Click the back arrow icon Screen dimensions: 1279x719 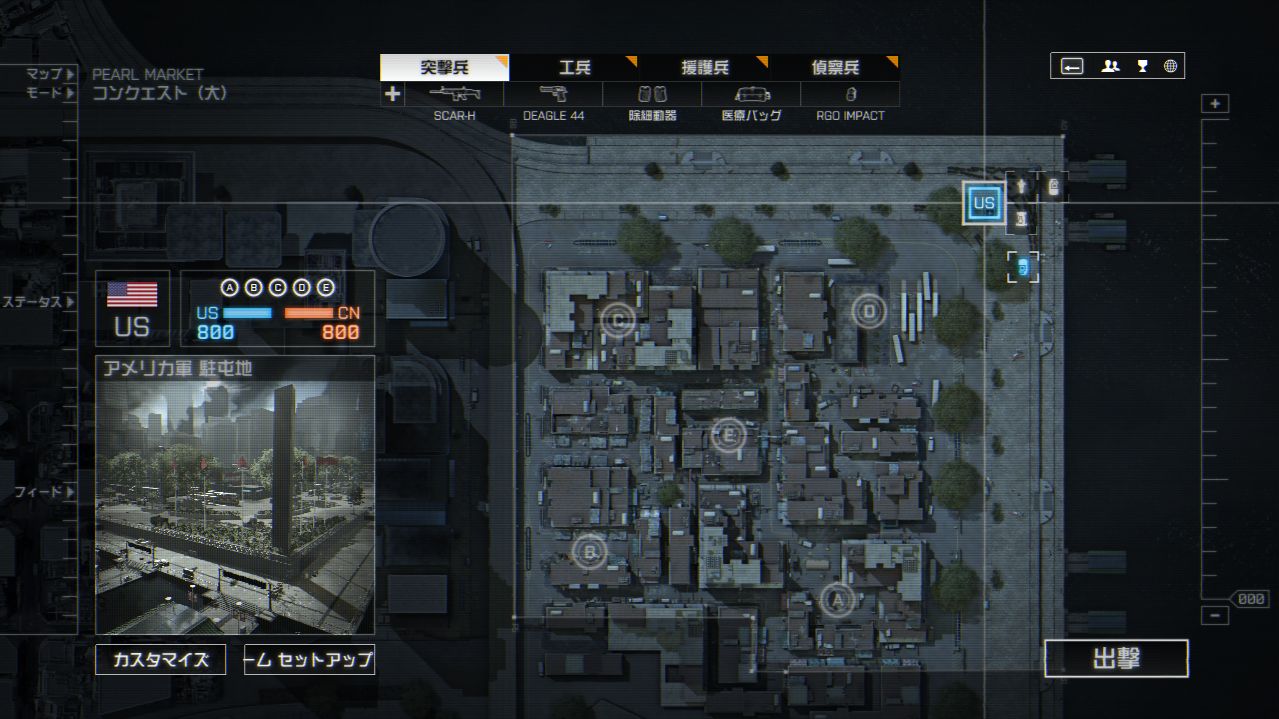[1072, 66]
